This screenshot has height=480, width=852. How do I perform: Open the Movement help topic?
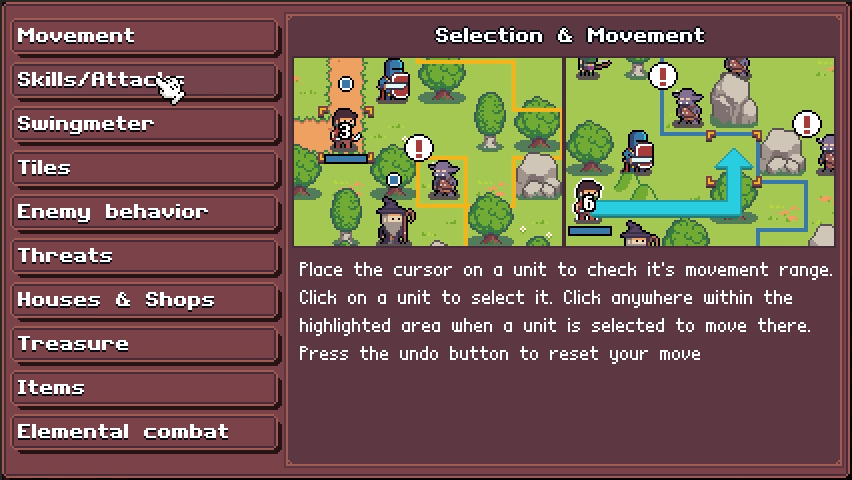click(x=145, y=36)
